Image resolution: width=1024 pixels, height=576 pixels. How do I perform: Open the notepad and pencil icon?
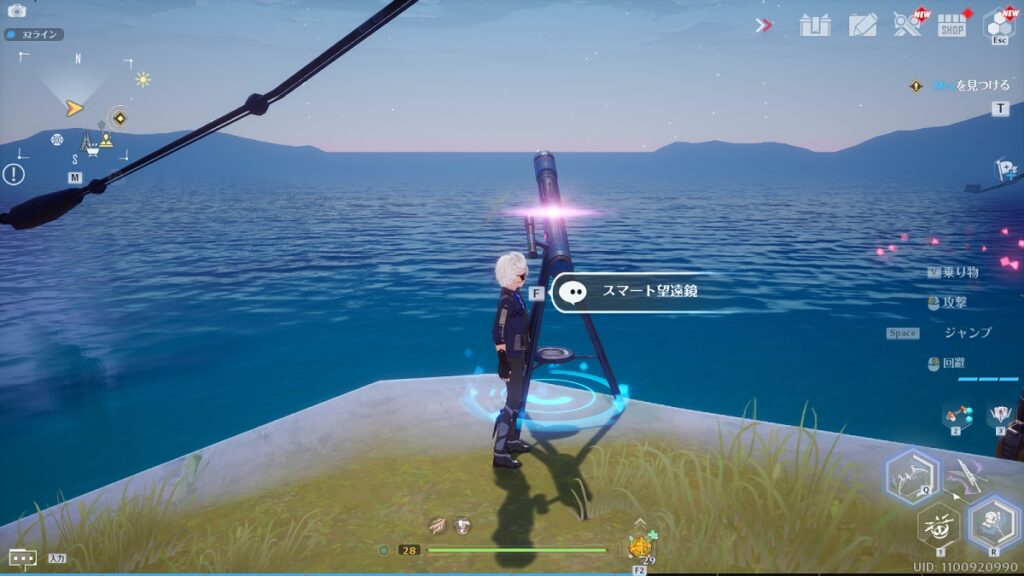(x=862, y=25)
